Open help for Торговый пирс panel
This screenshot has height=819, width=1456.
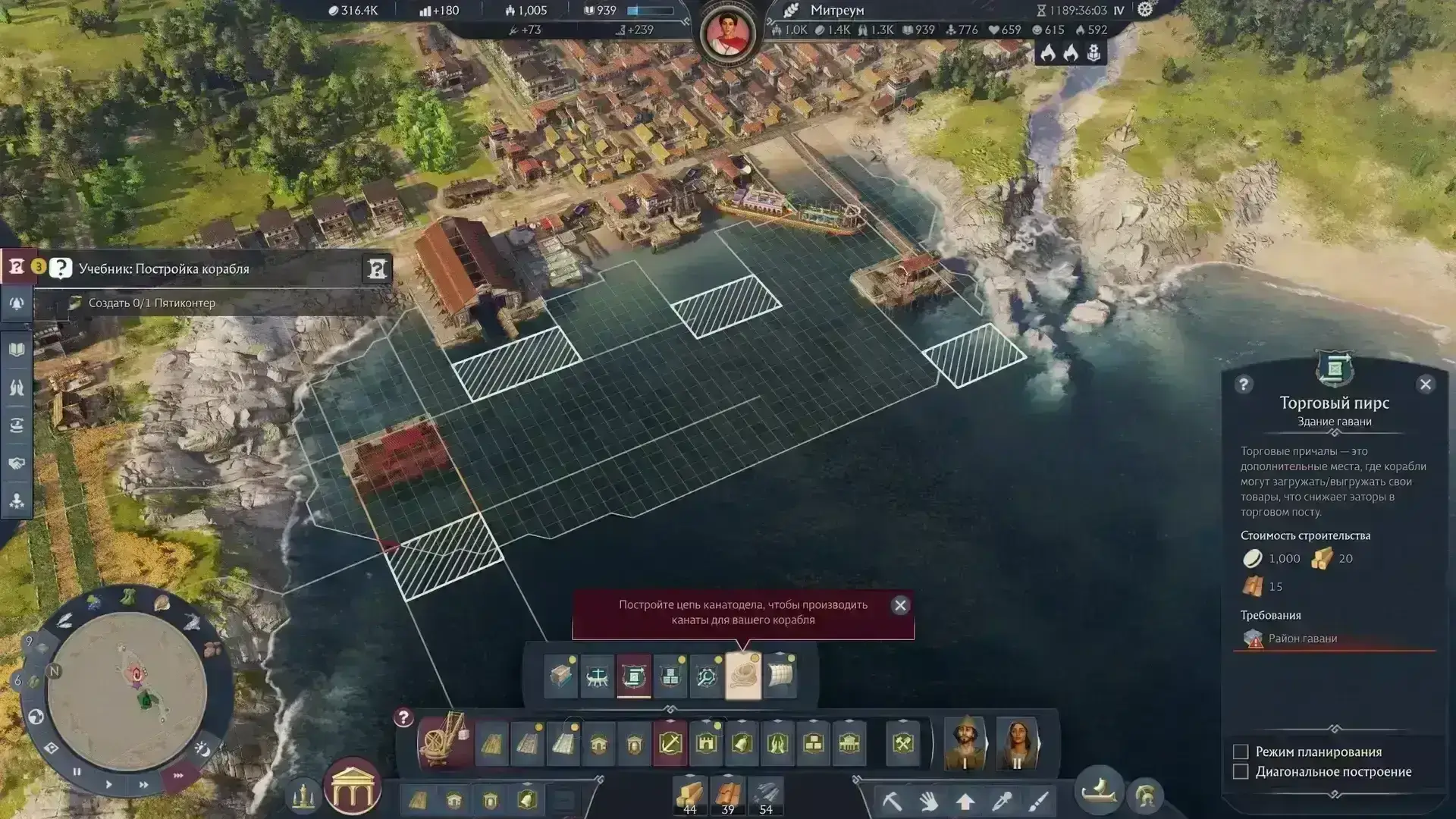1243,384
